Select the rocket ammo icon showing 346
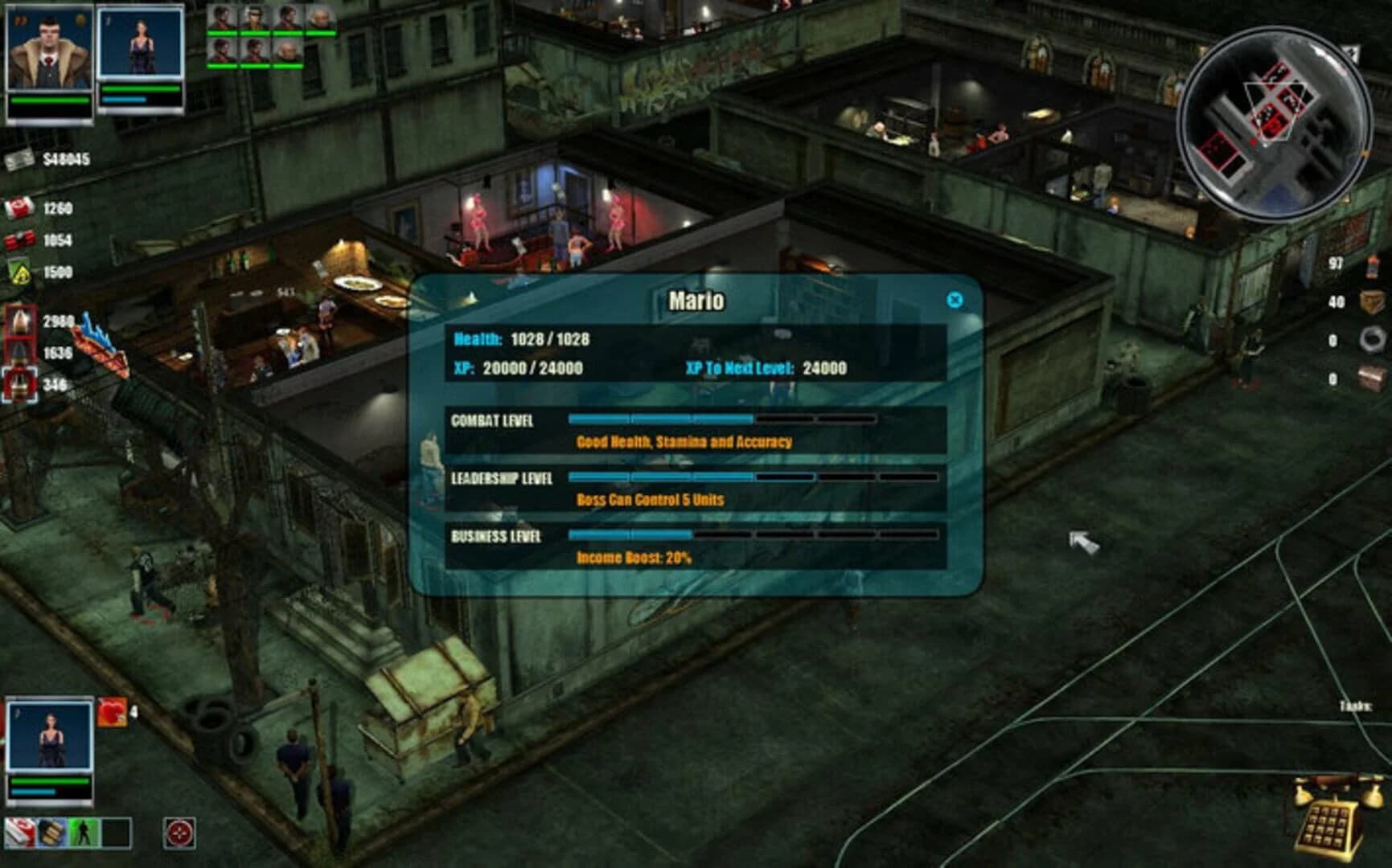This screenshot has width=1392, height=868. (x=18, y=379)
